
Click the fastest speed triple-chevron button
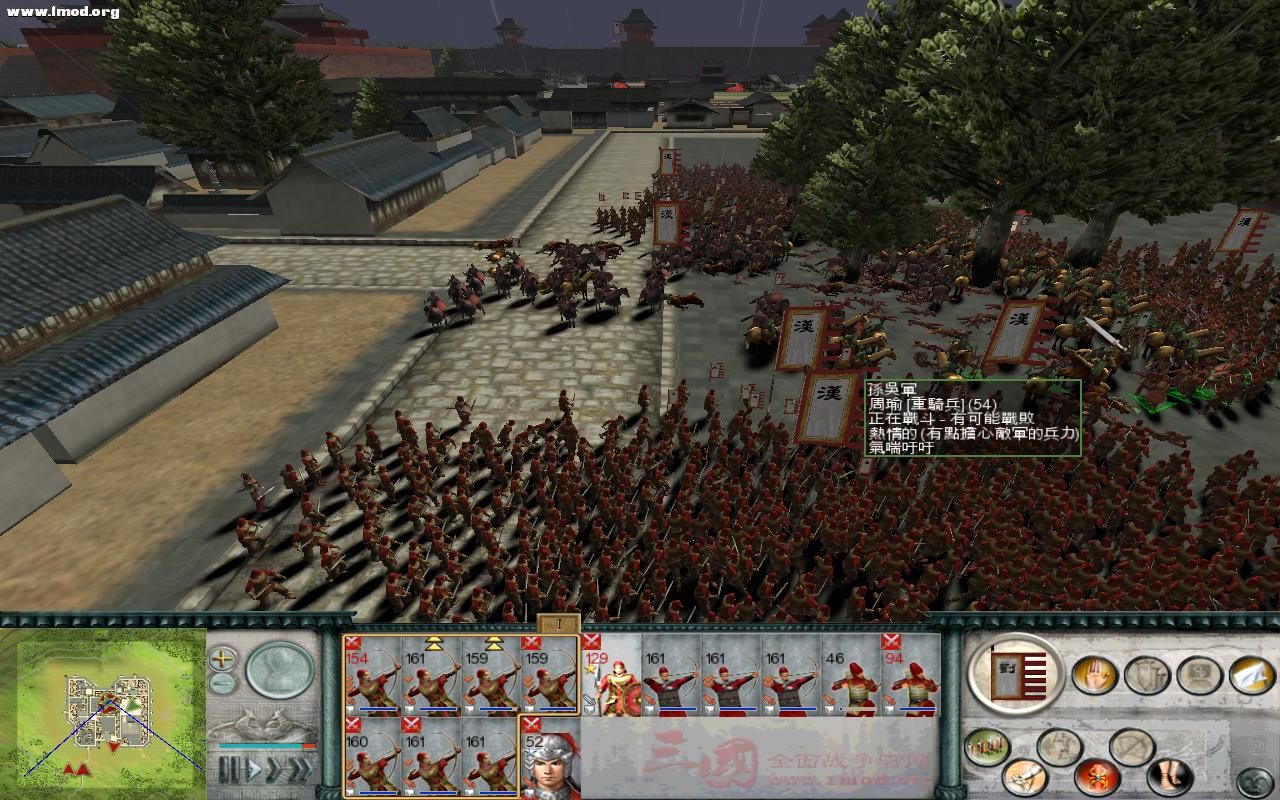(300, 768)
